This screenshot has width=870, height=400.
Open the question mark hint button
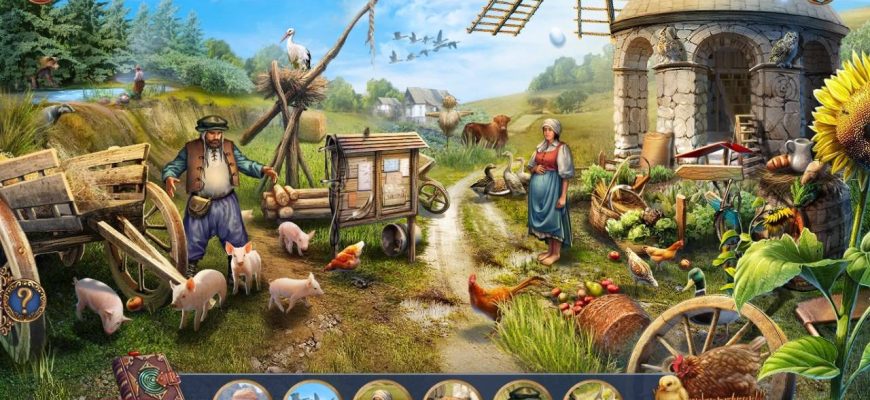coord(22,299)
